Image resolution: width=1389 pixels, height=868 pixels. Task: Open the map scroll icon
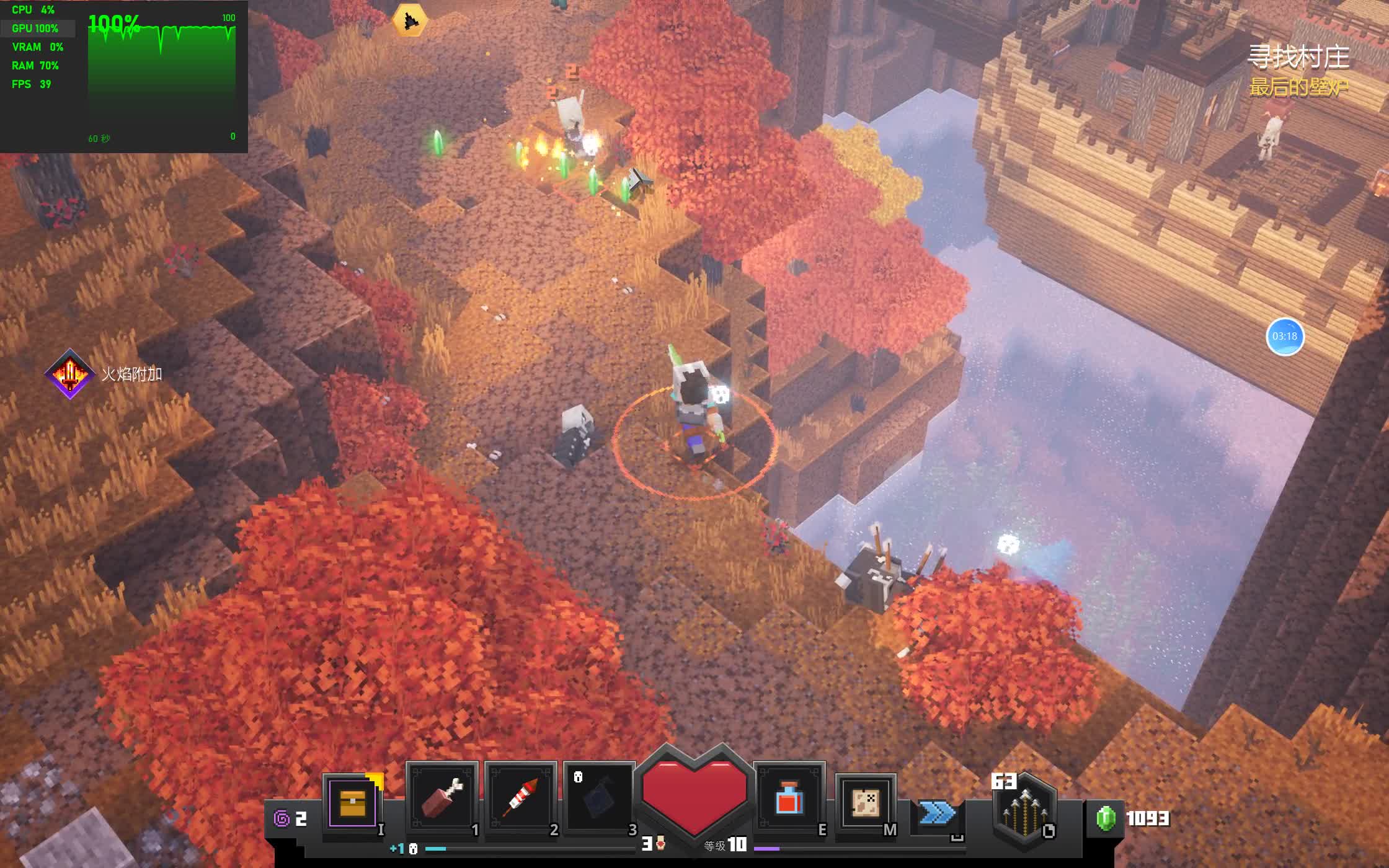tap(866, 804)
